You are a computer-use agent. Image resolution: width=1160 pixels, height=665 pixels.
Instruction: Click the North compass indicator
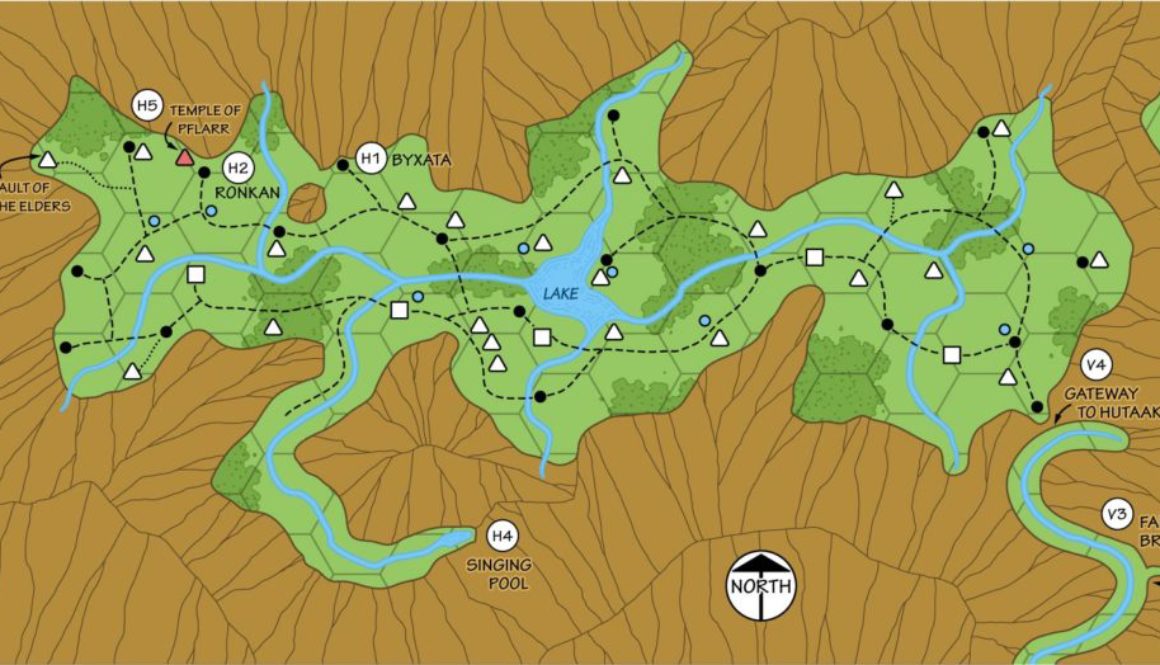click(x=761, y=584)
